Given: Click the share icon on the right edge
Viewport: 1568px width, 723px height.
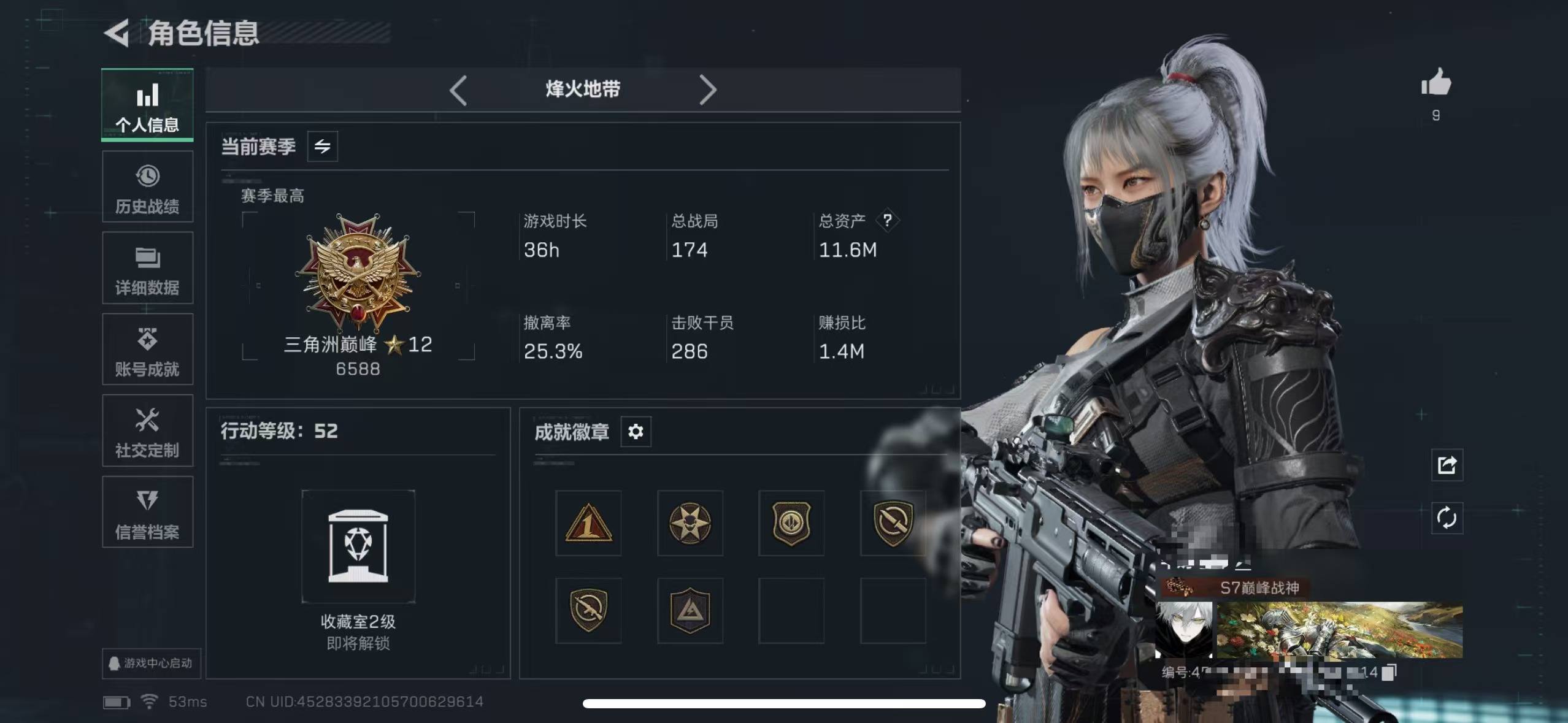Looking at the screenshot, I should pyautogui.click(x=1448, y=465).
